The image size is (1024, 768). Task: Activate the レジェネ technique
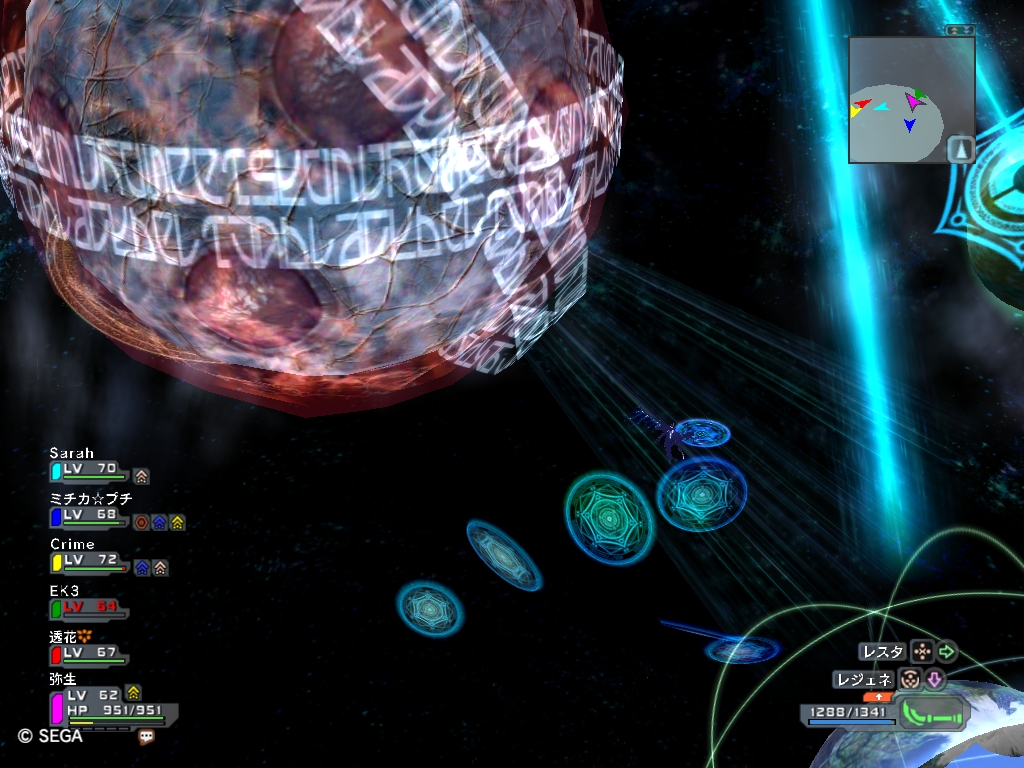864,680
